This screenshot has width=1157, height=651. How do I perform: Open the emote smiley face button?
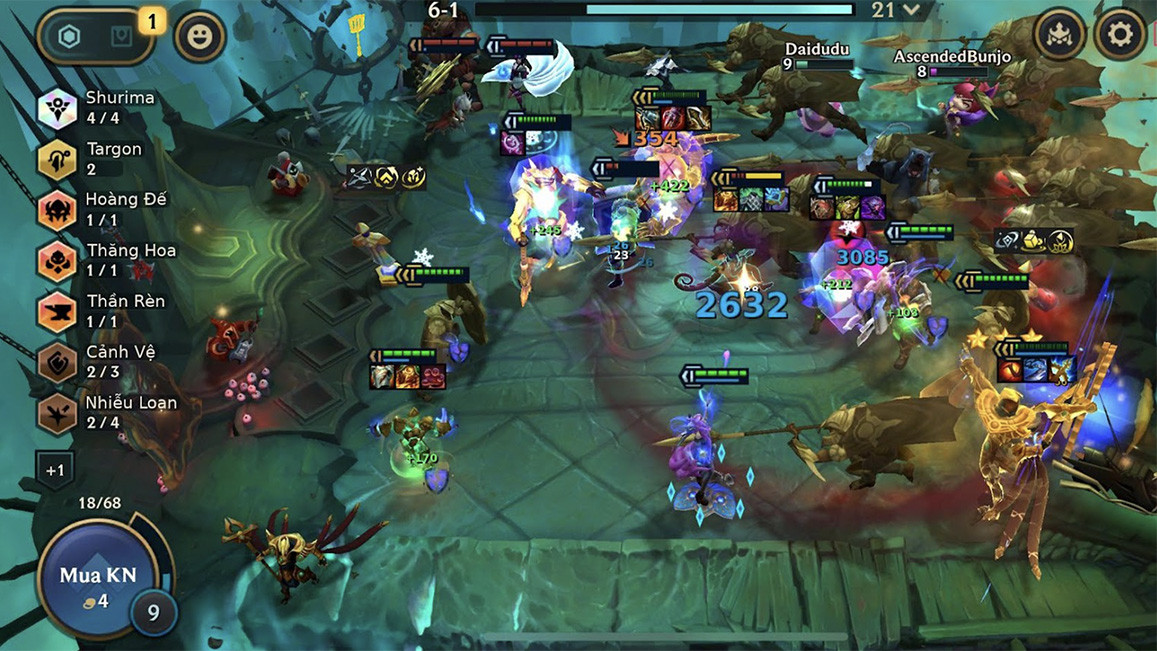pos(199,37)
